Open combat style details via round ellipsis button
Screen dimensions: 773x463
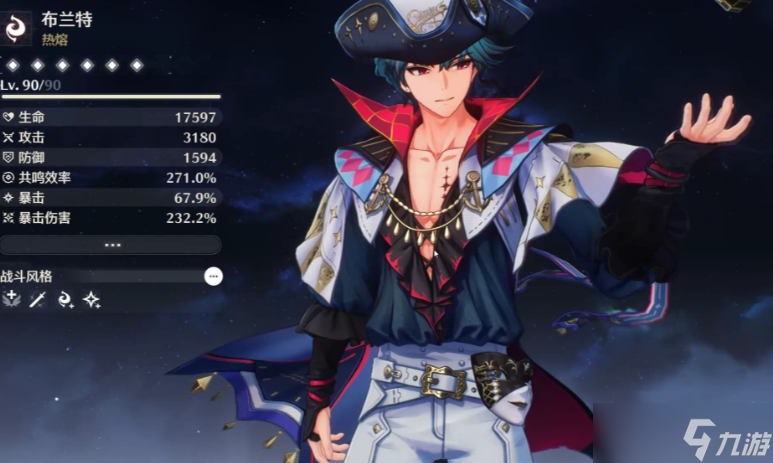[213, 276]
